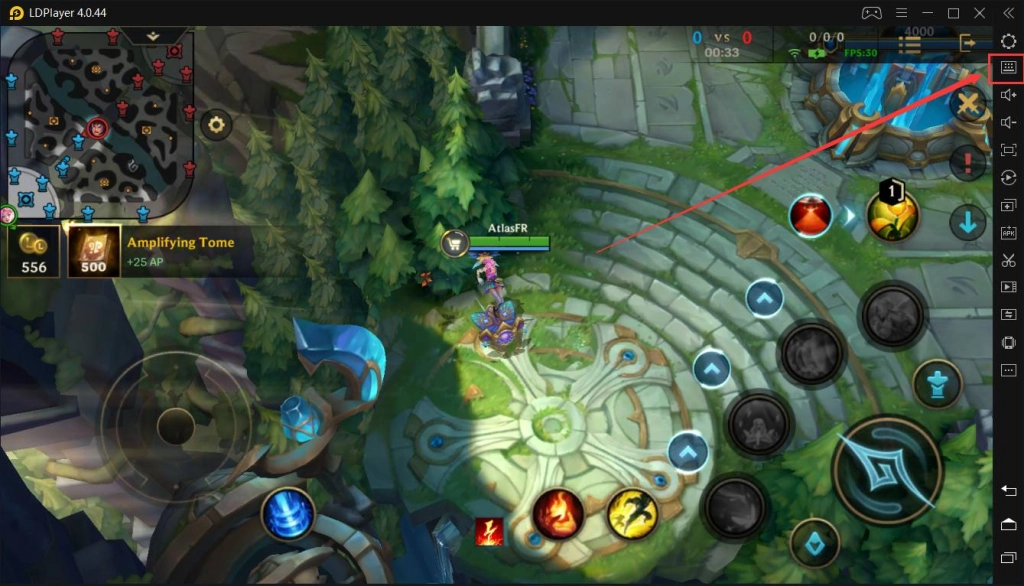
Task: Open the shop via the 556 gold button
Action: point(33,251)
